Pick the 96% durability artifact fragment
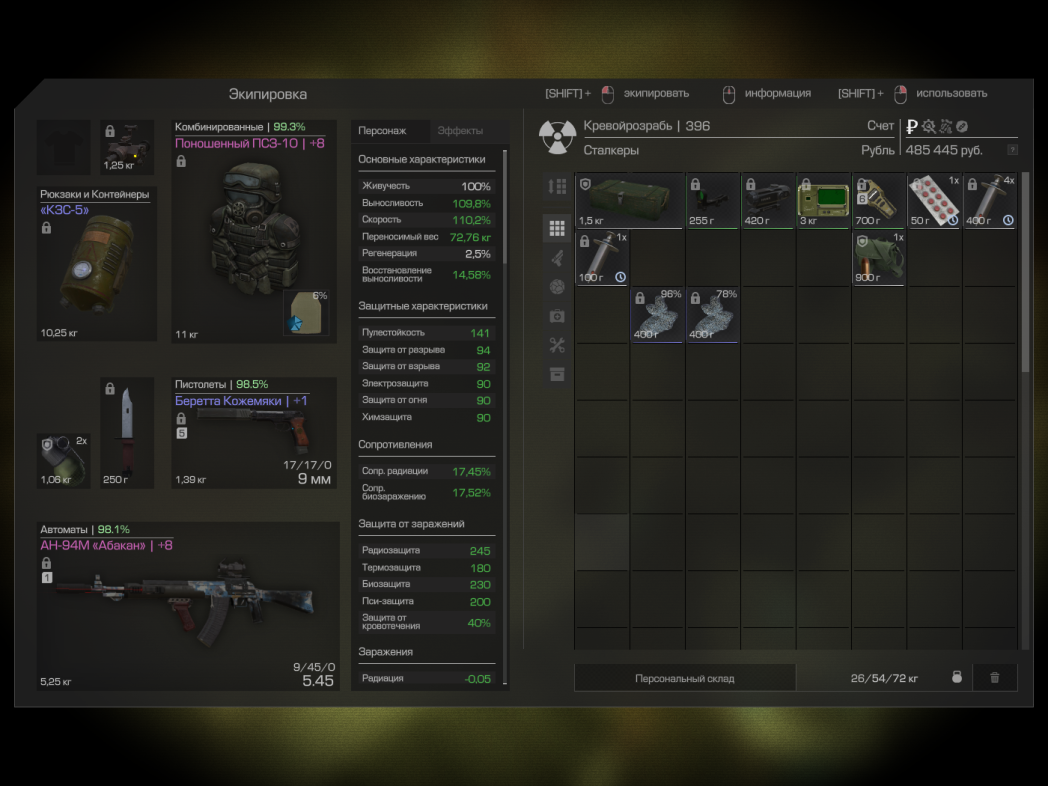Image resolution: width=1048 pixels, height=786 pixels. pos(657,315)
